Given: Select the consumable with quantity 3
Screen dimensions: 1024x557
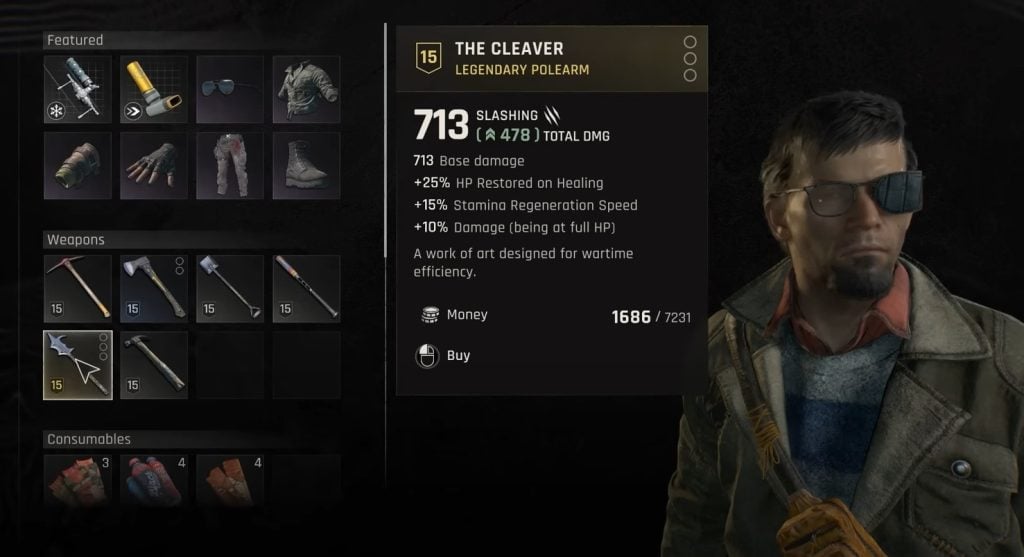Looking at the screenshot, I should pyautogui.click(x=77, y=478).
